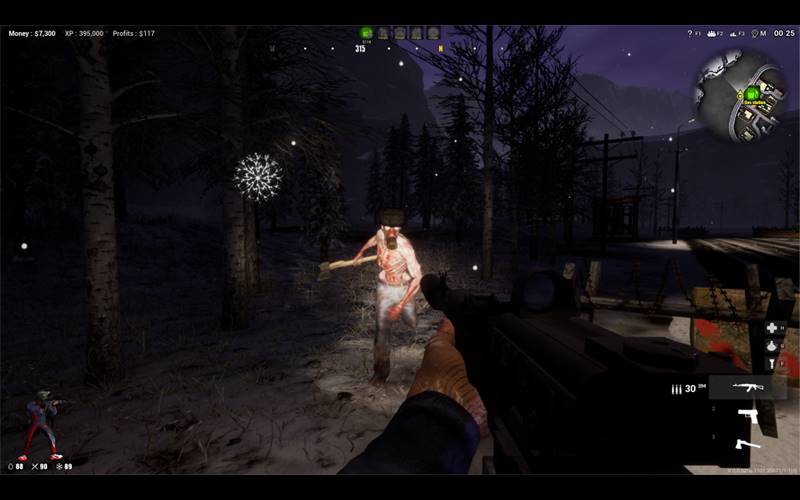Click the green objective icon at top
The width and height of the screenshot is (800, 500).
coord(366,33)
